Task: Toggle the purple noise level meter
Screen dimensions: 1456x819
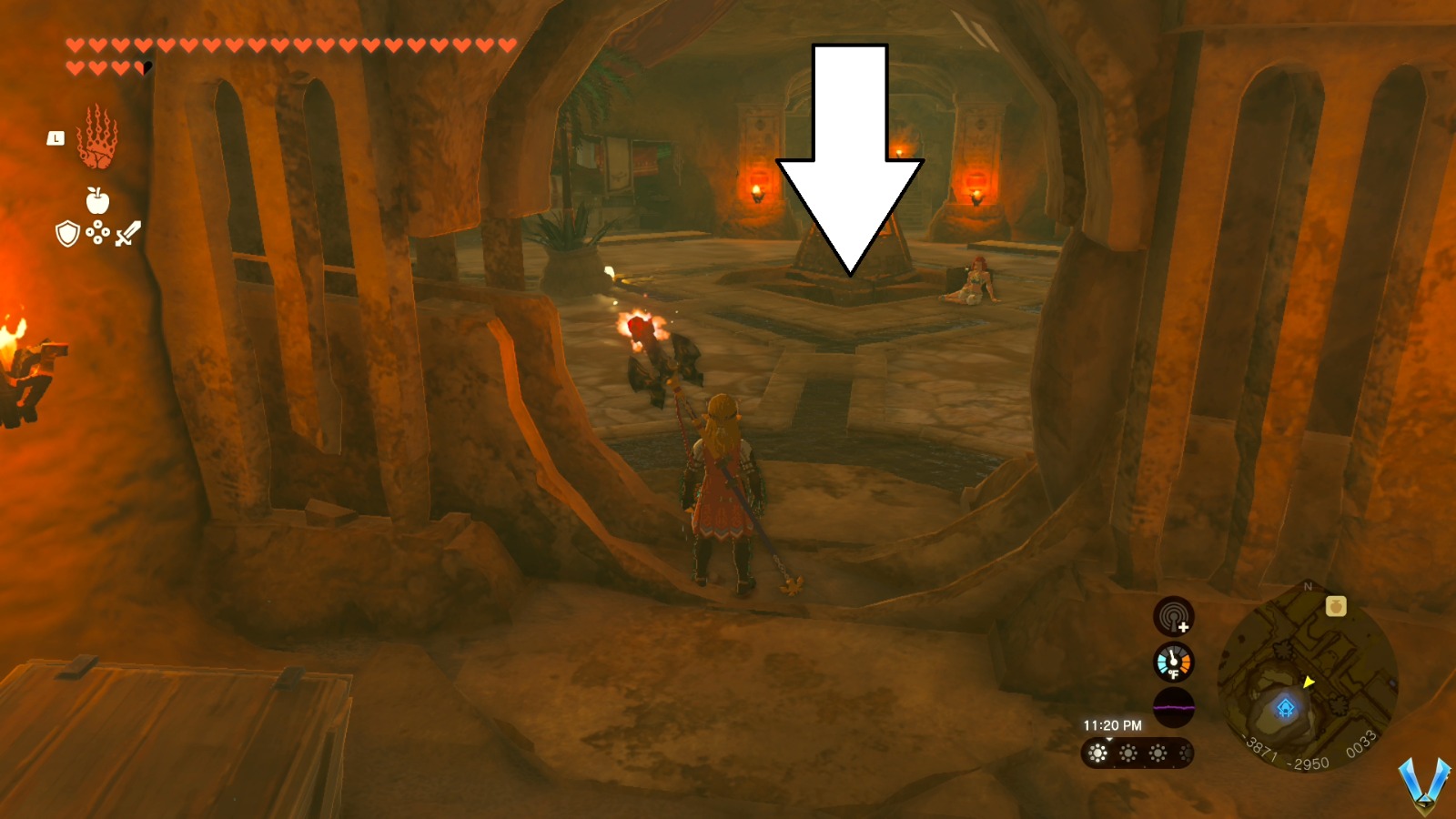Action: [1174, 707]
